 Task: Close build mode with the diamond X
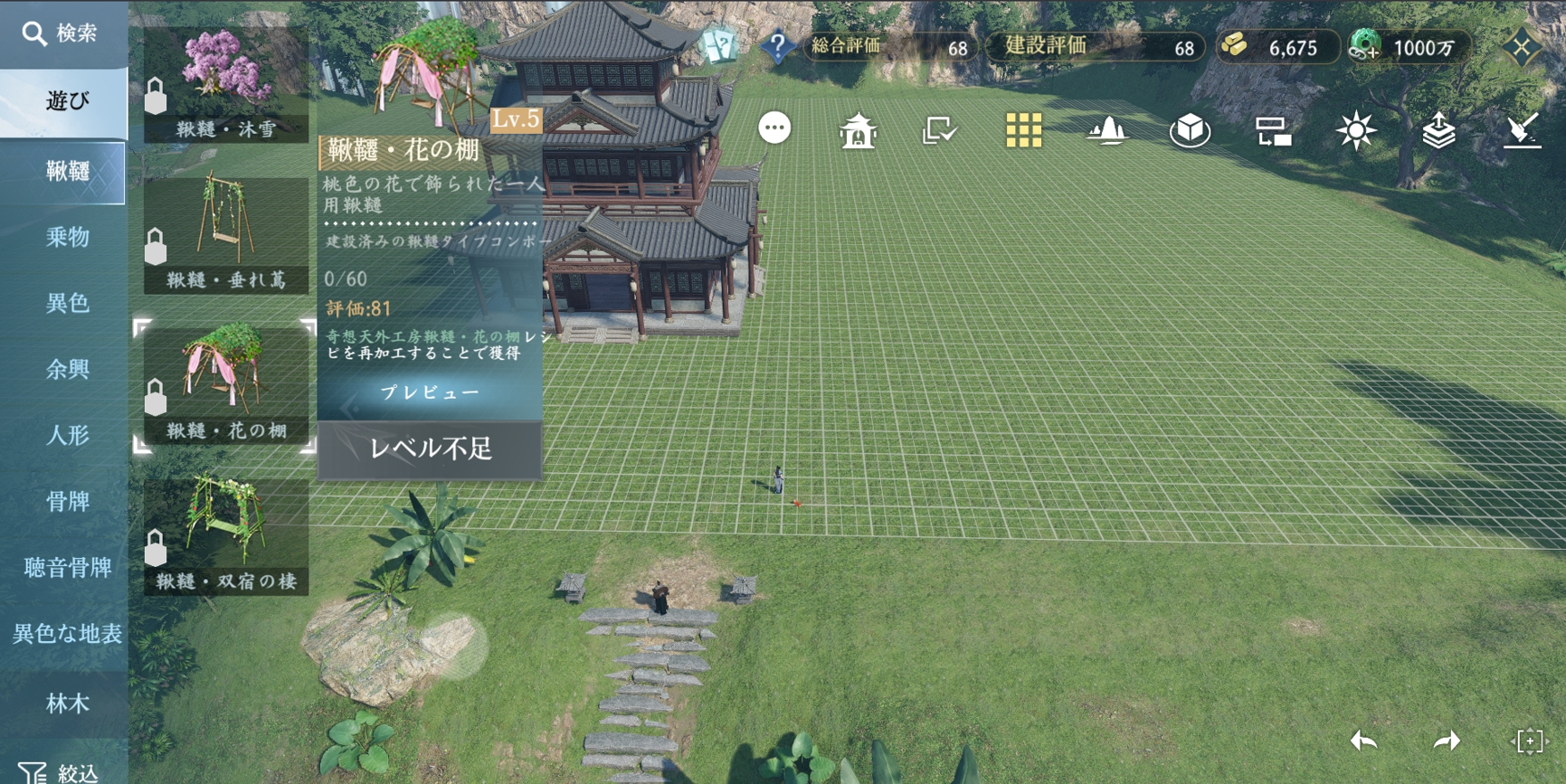coord(1522,47)
